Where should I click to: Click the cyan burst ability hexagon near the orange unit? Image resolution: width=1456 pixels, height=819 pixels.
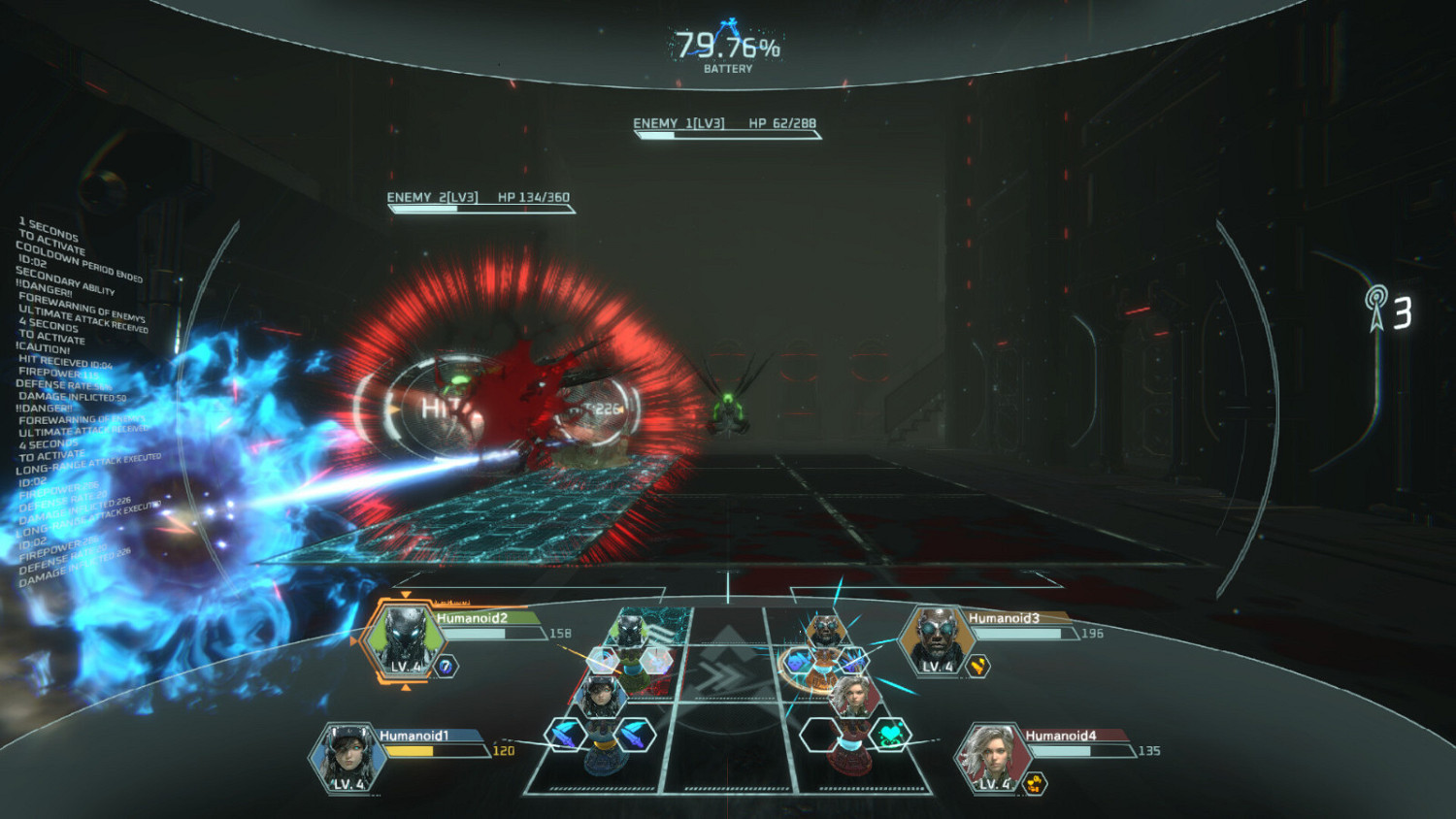click(x=851, y=661)
